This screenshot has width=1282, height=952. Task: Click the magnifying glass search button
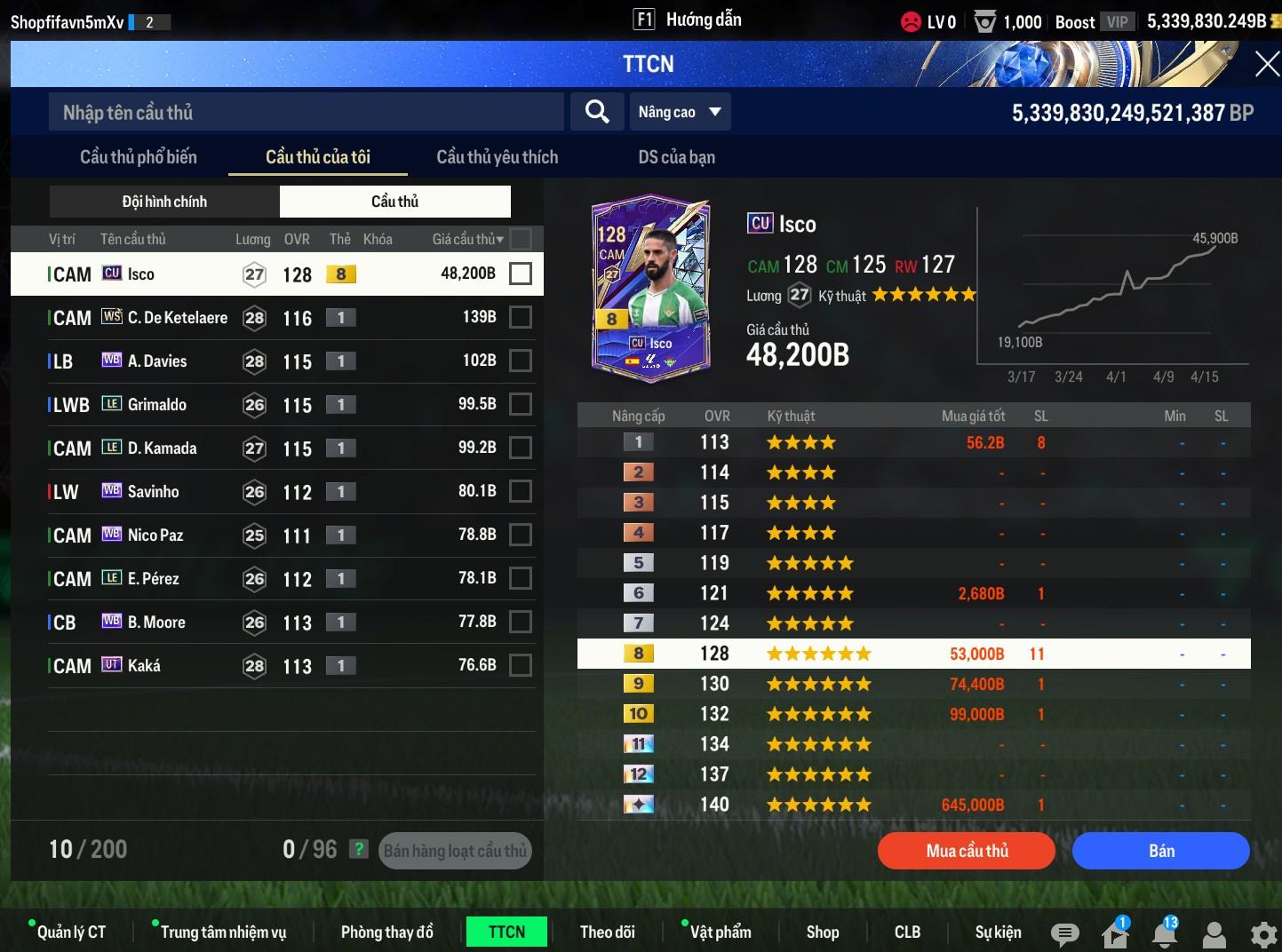coord(597,112)
